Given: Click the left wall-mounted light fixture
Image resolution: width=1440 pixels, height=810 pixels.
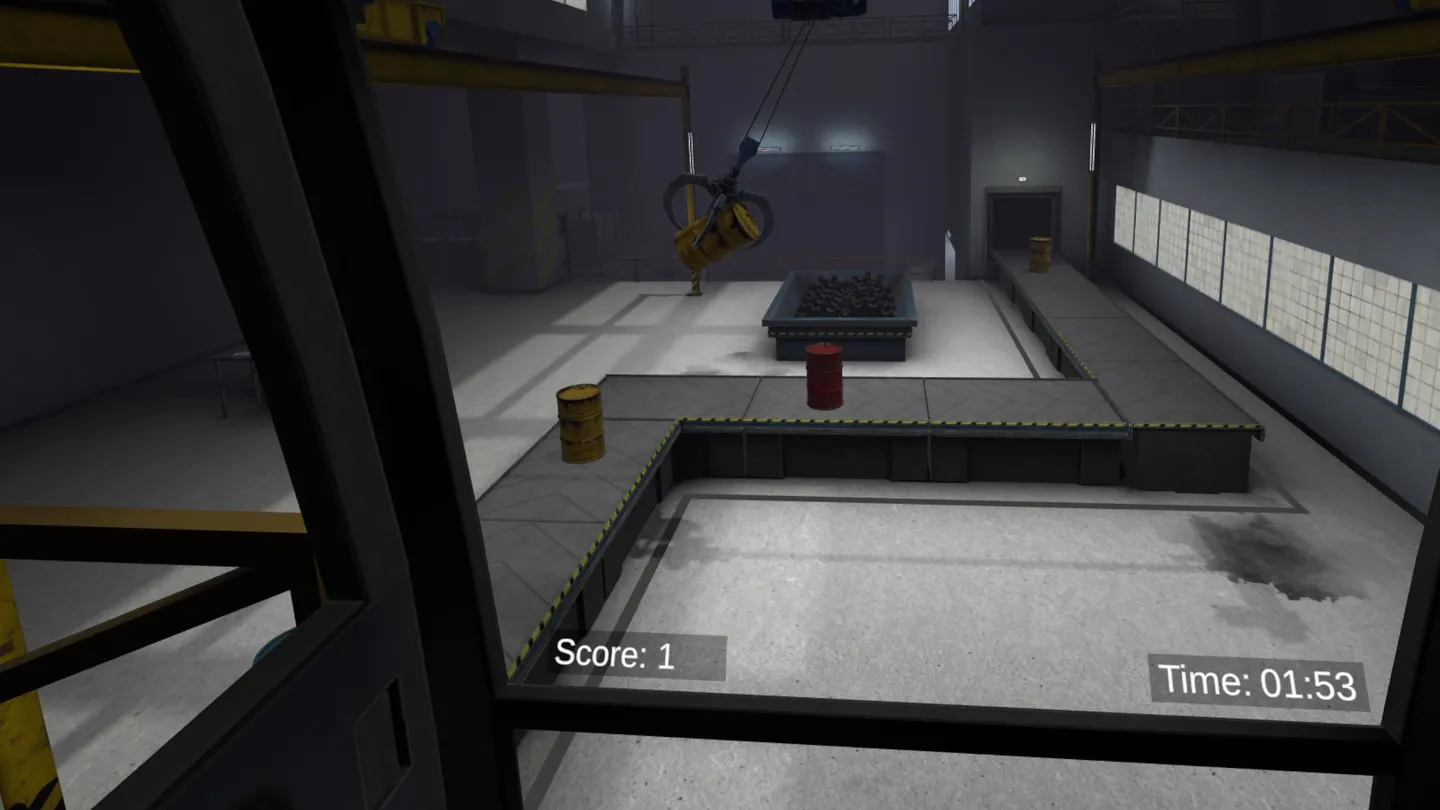Looking at the screenshot, I should pos(770,148).
